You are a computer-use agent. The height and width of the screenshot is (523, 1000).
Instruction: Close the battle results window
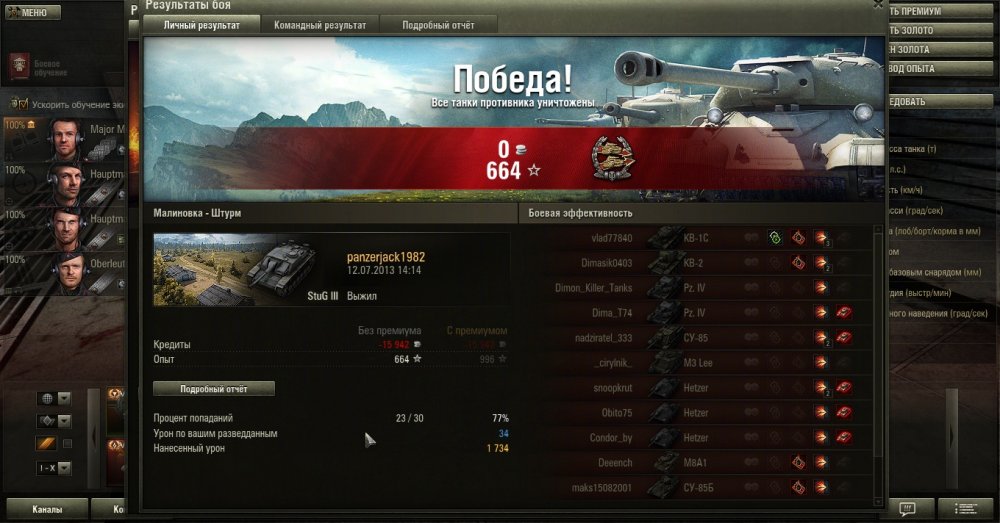pos(877,5)
